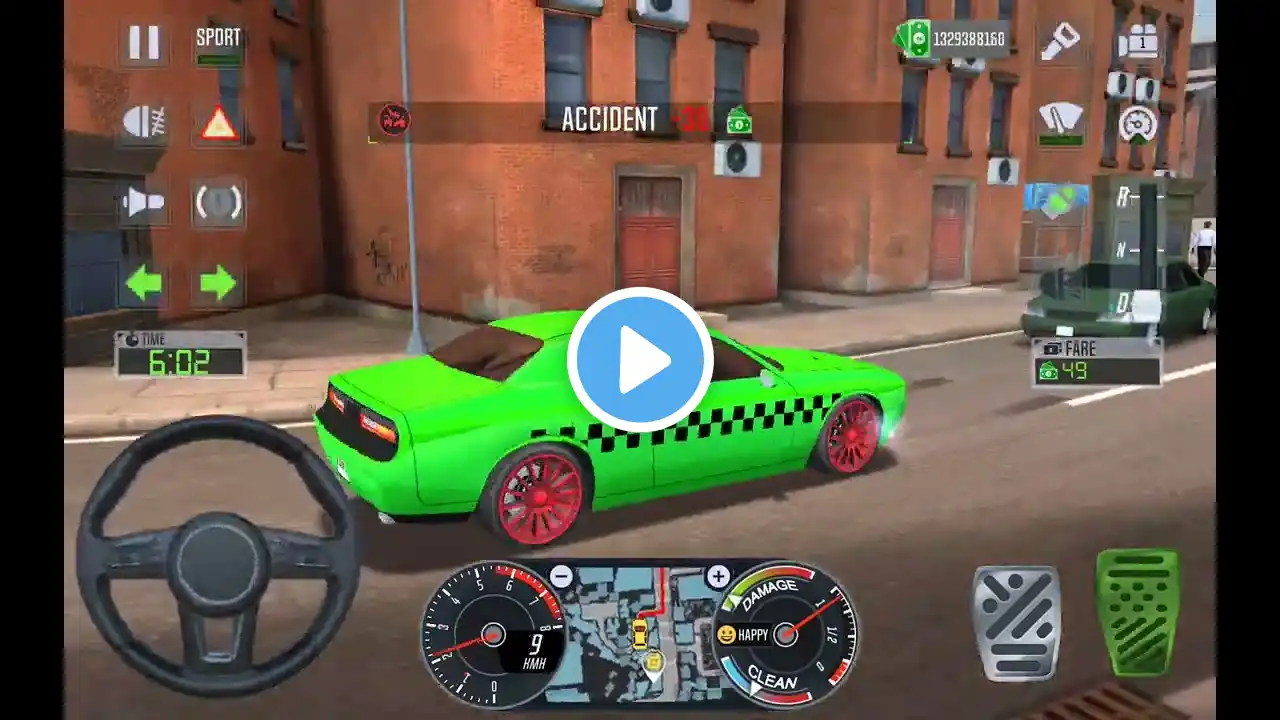Zoom out the minimap

(561, 576)
